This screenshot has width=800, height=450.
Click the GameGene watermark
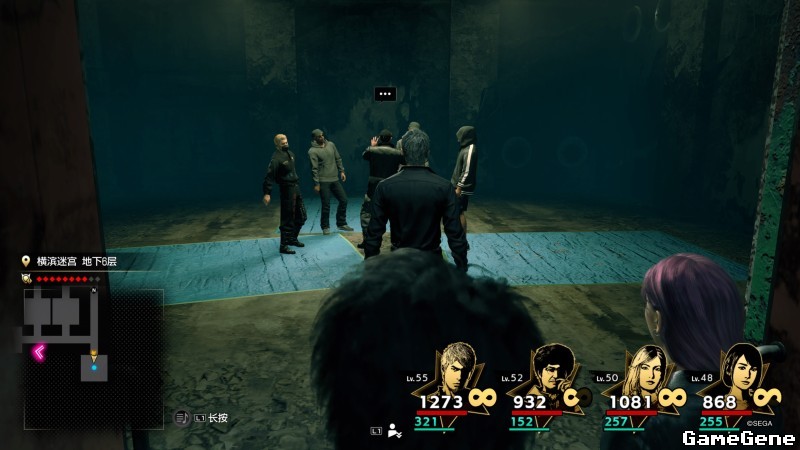point(738,438)
